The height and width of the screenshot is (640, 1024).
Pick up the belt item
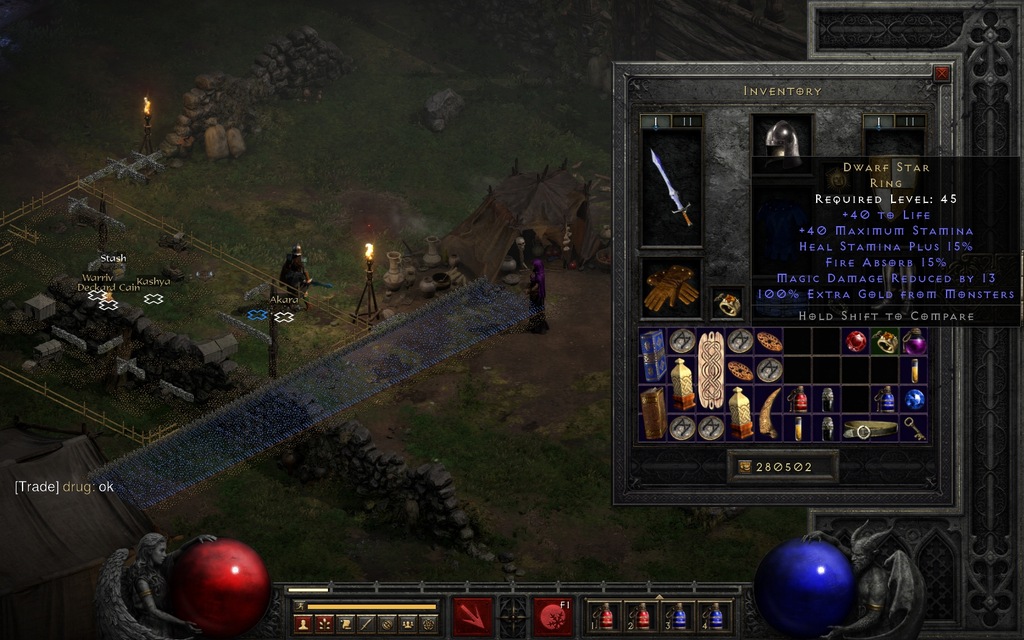870,428
